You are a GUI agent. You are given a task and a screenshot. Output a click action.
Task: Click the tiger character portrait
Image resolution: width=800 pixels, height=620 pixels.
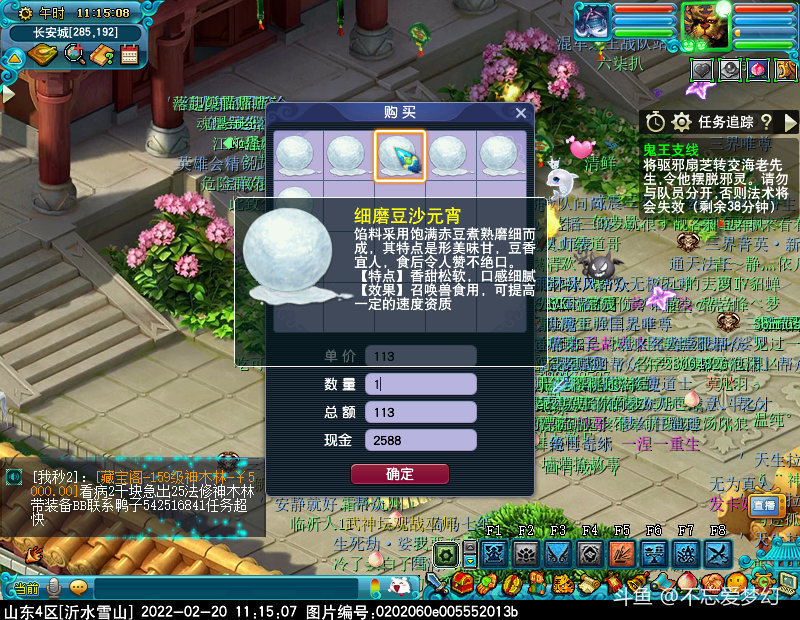706,24
